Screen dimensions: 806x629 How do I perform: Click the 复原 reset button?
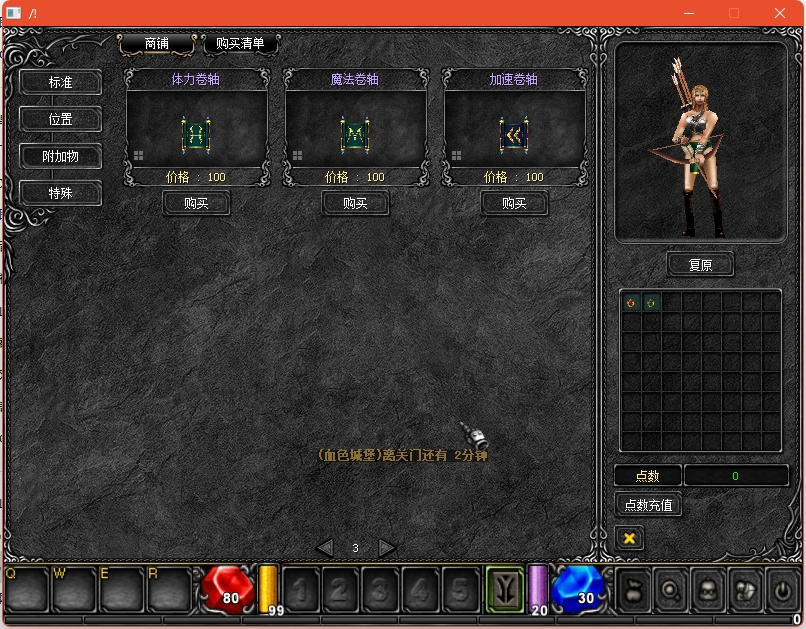coord(700,265)
